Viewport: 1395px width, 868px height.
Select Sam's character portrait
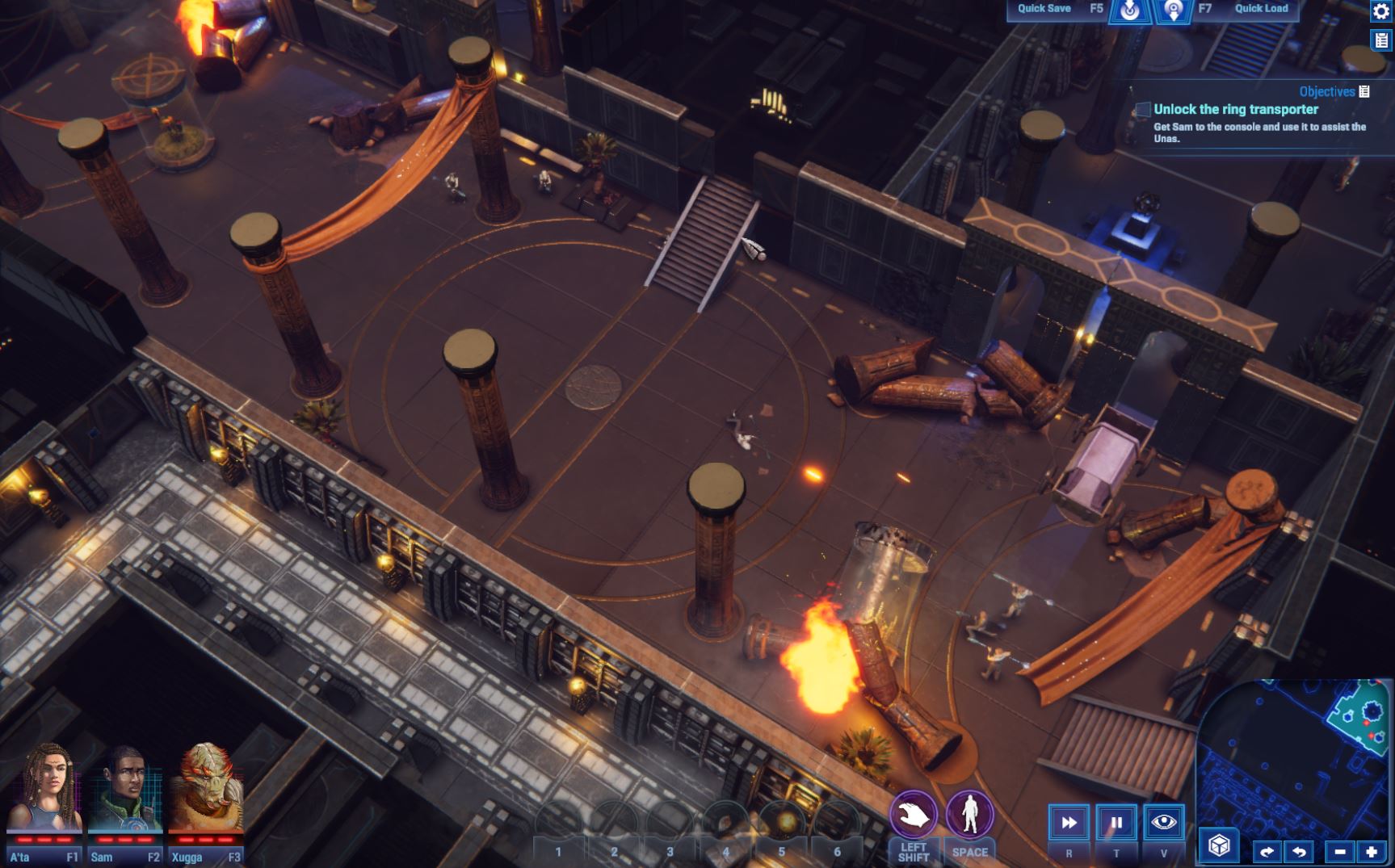(125, 791)
